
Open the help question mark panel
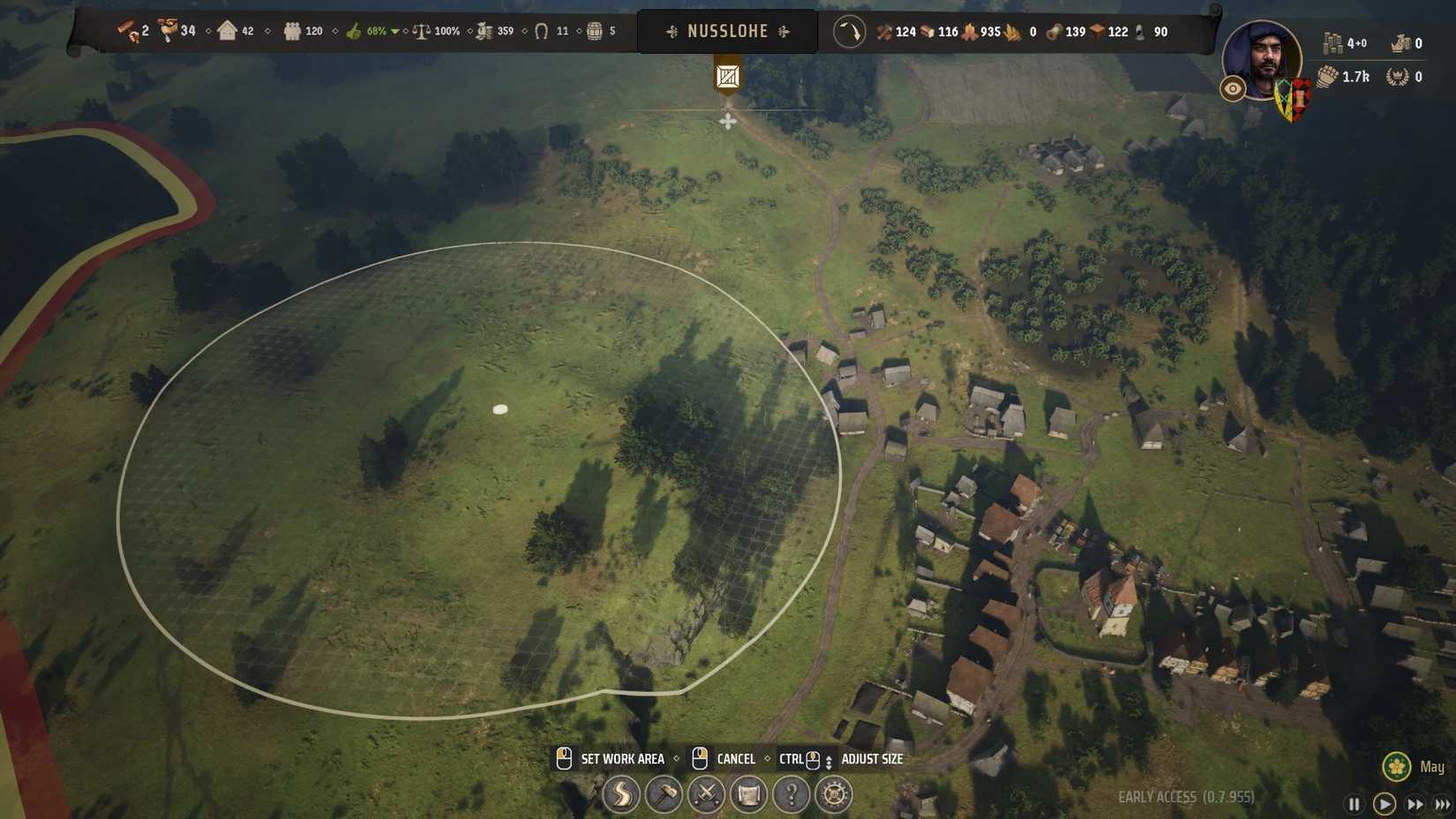coord(792,795)
